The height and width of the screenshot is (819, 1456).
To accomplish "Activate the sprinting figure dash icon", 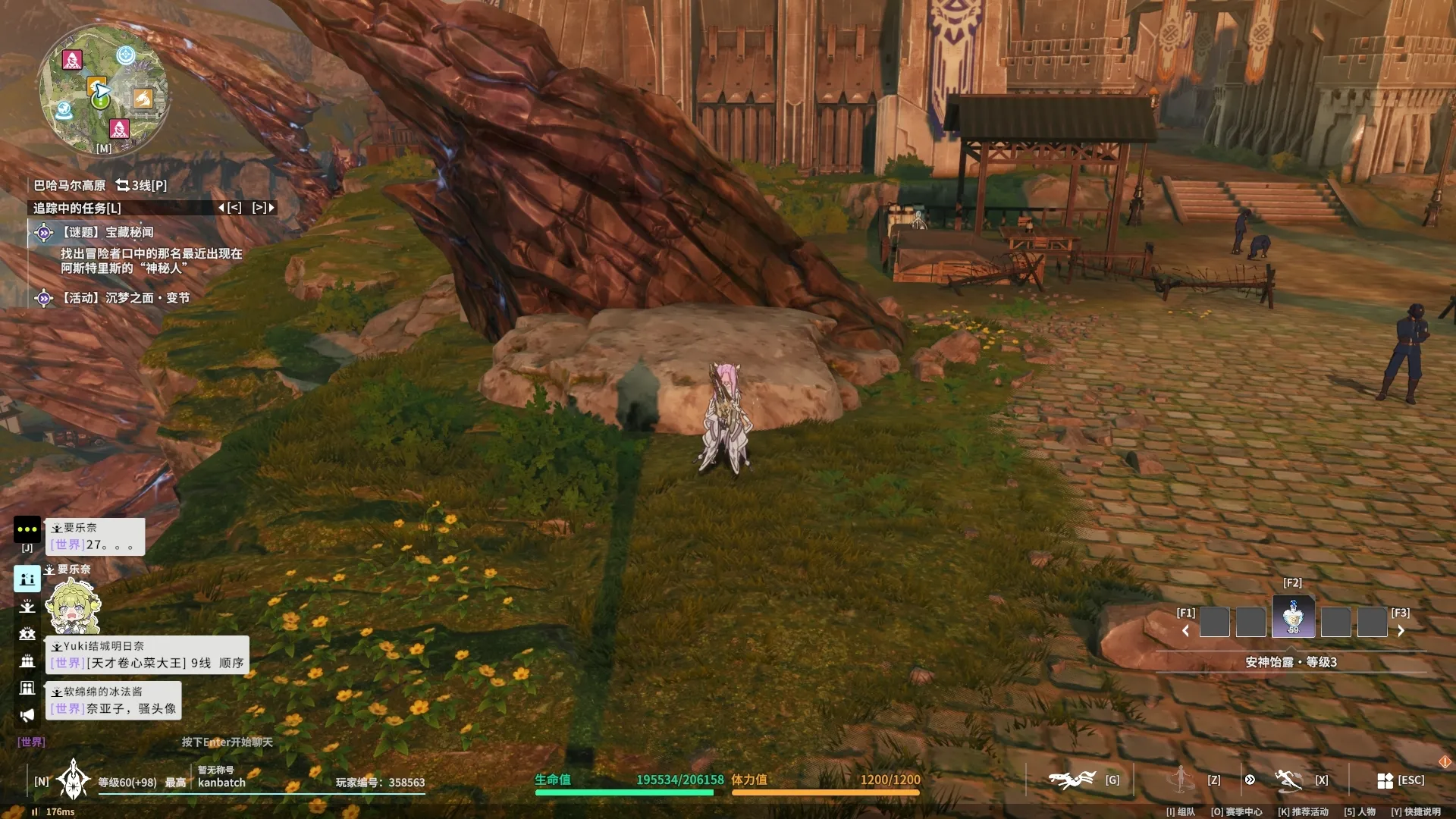I will point(1288,780).
